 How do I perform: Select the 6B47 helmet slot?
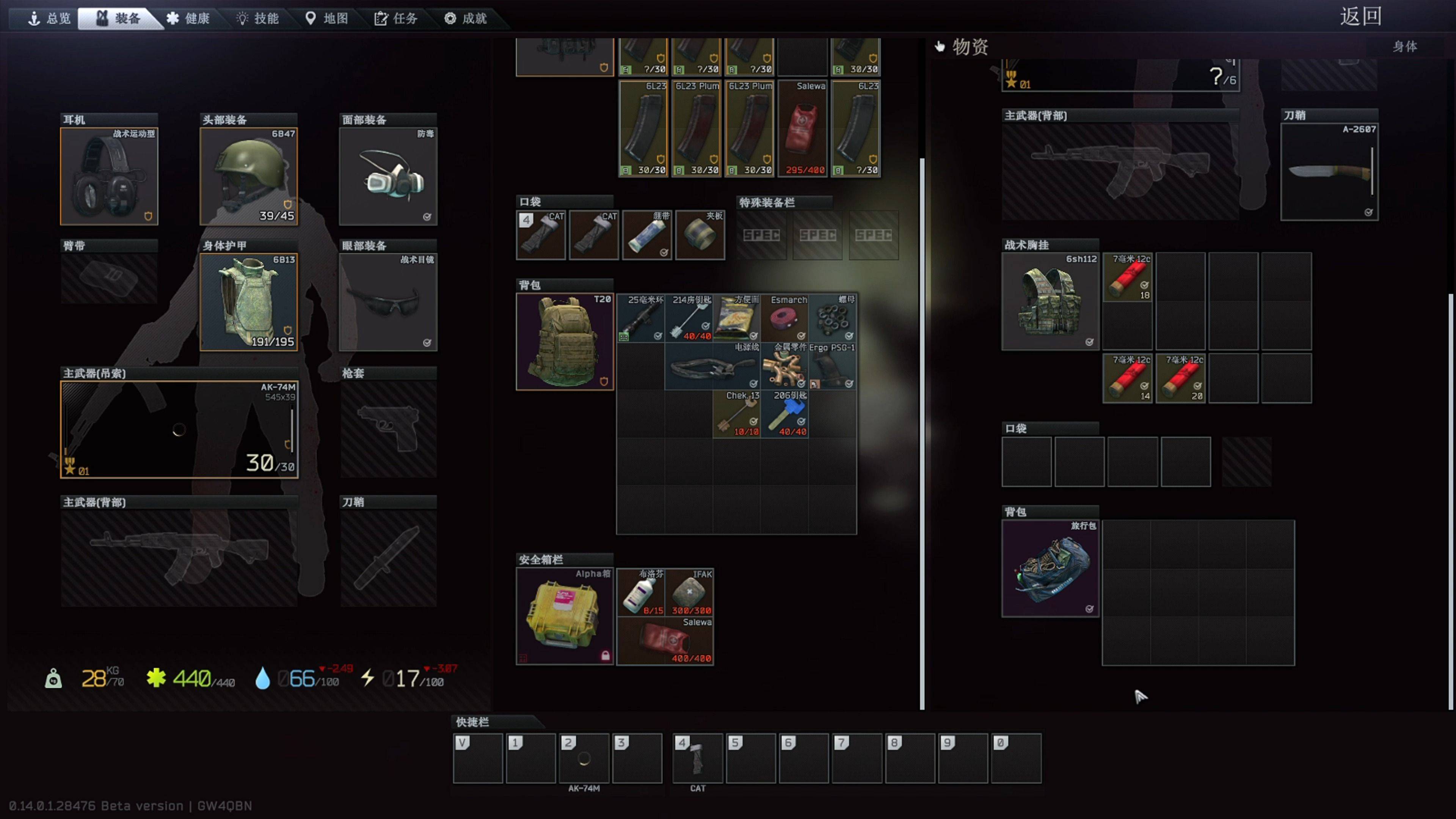click(249, 176)
